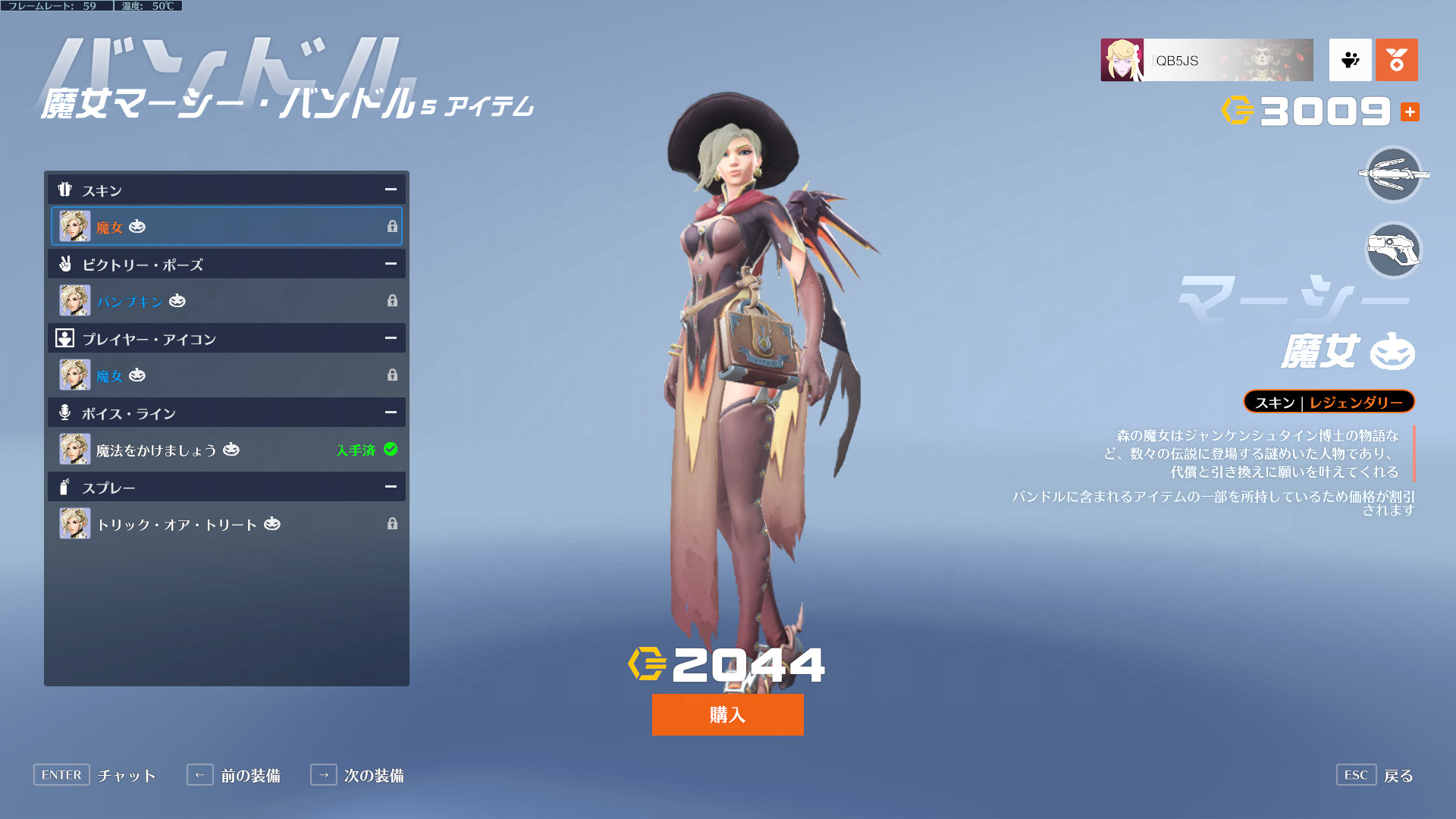Preview Mercy's blaster pistol weapon
This screenshot has height=819, width=1456.
pos(1393,250)
